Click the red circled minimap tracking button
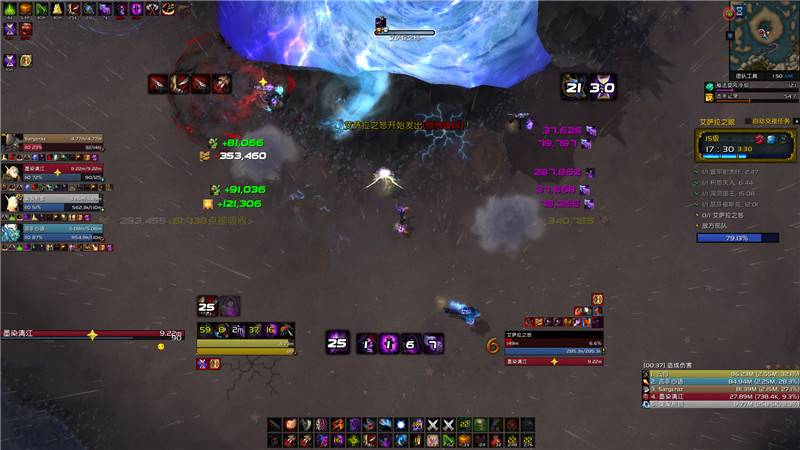 (x=727, y=13)
